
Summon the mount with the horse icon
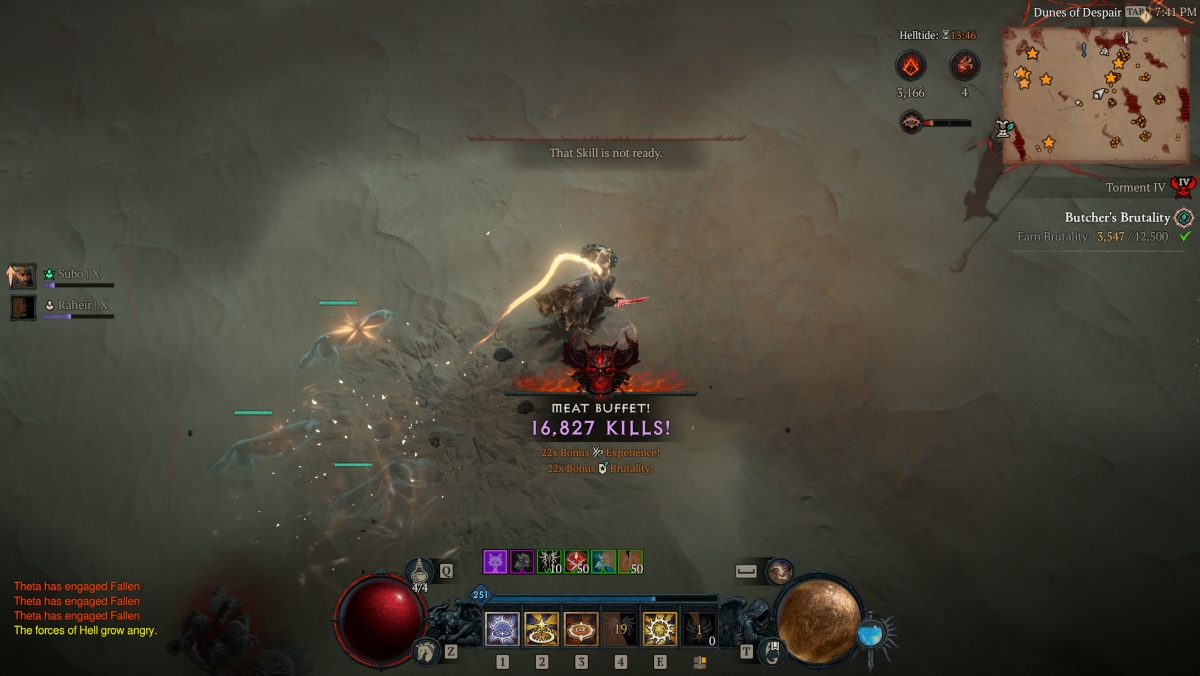[425, 651]
